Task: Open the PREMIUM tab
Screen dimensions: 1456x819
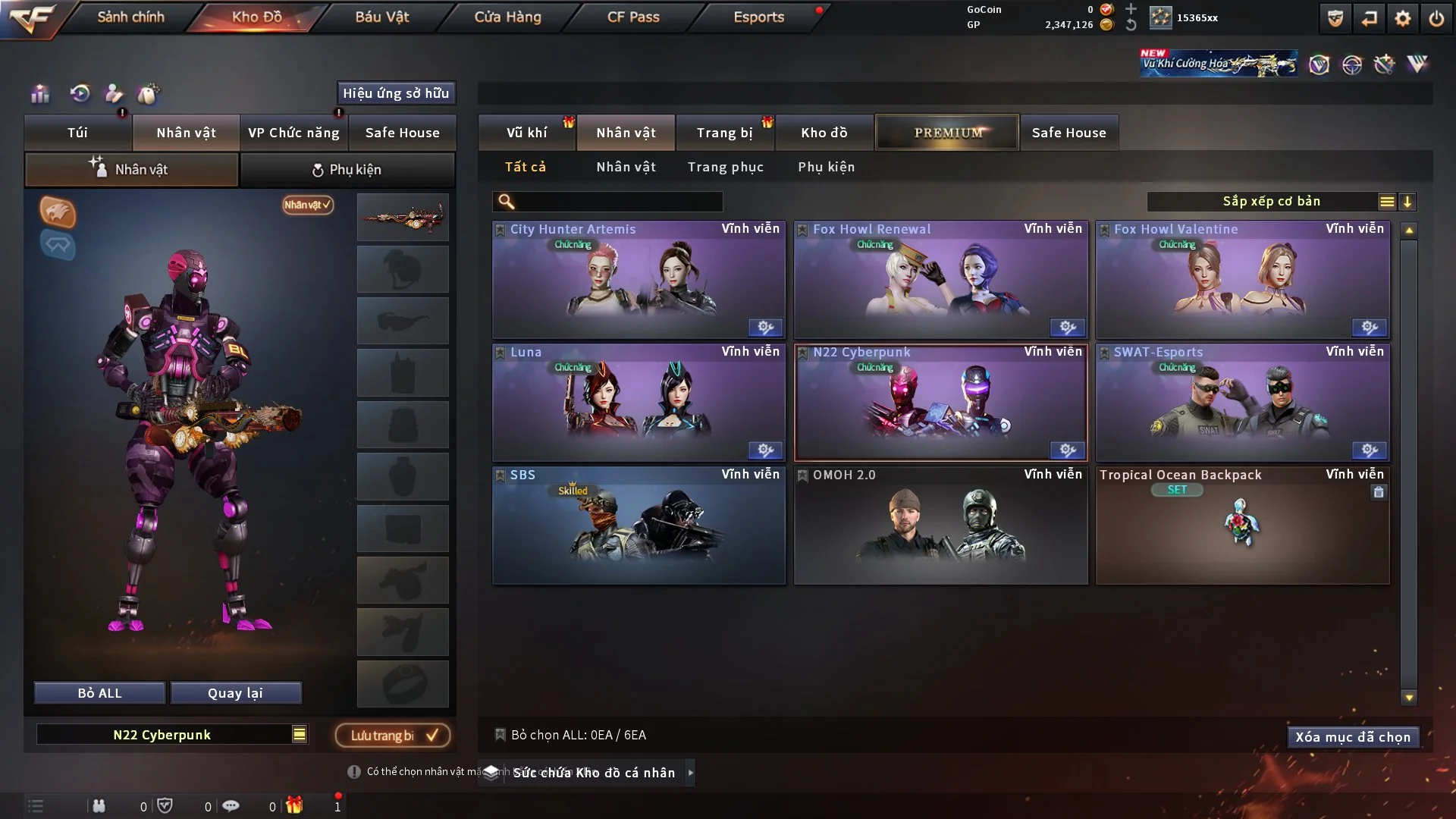Action: tap(947, 133)
